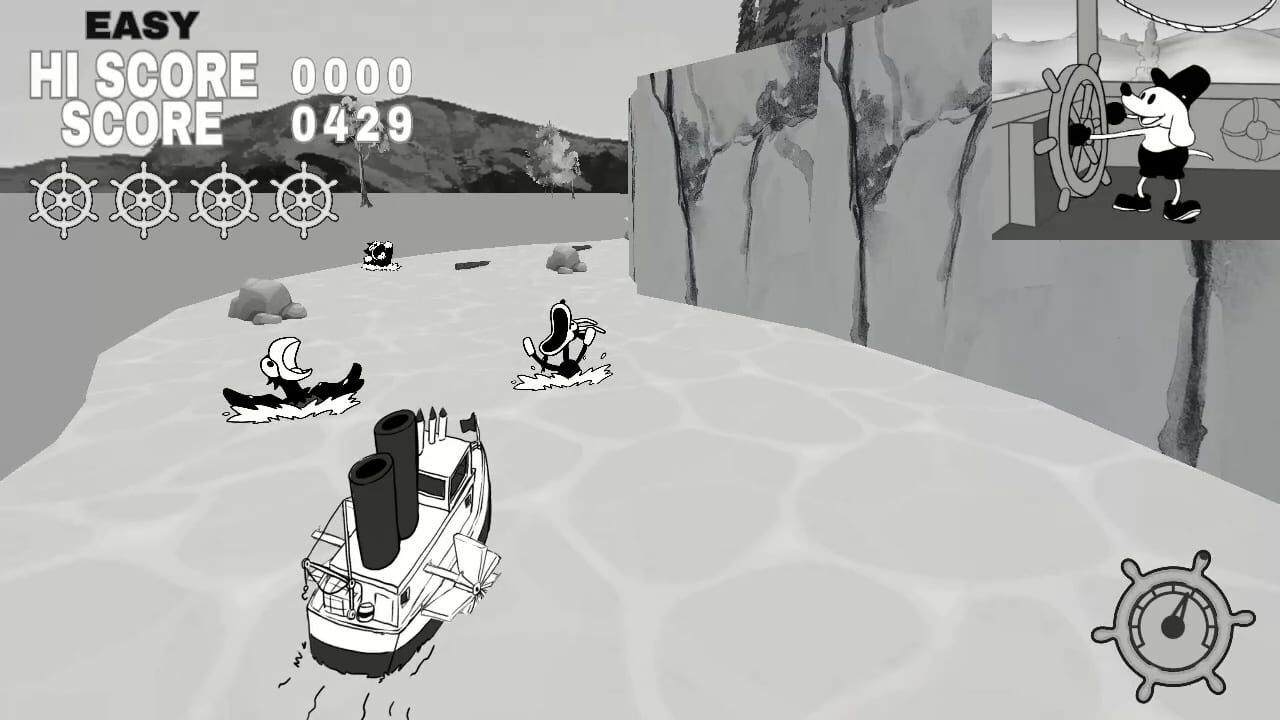Click the third steamboat wheel life icon
1280x720 pixels.
(x=223, y=201)
